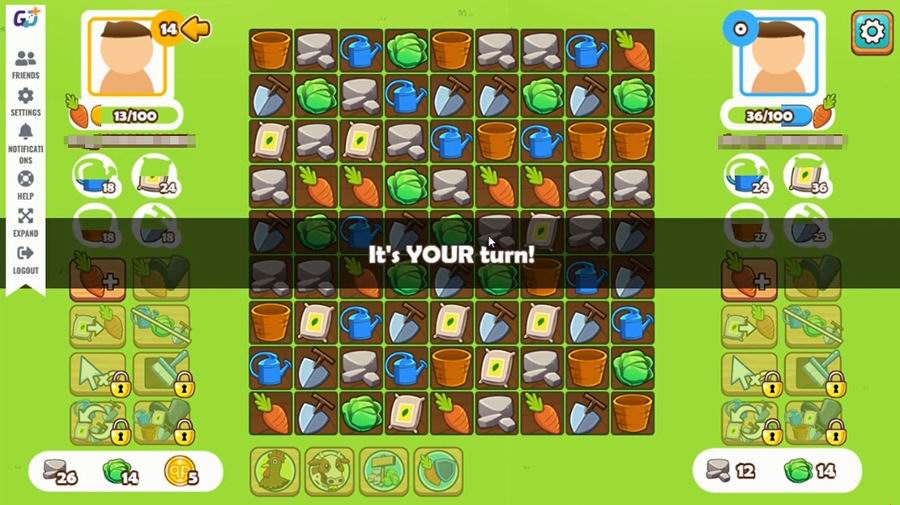Screen dimensions: 900x505
Task: Click your player avatar portrait
Action: coord(126,56)
